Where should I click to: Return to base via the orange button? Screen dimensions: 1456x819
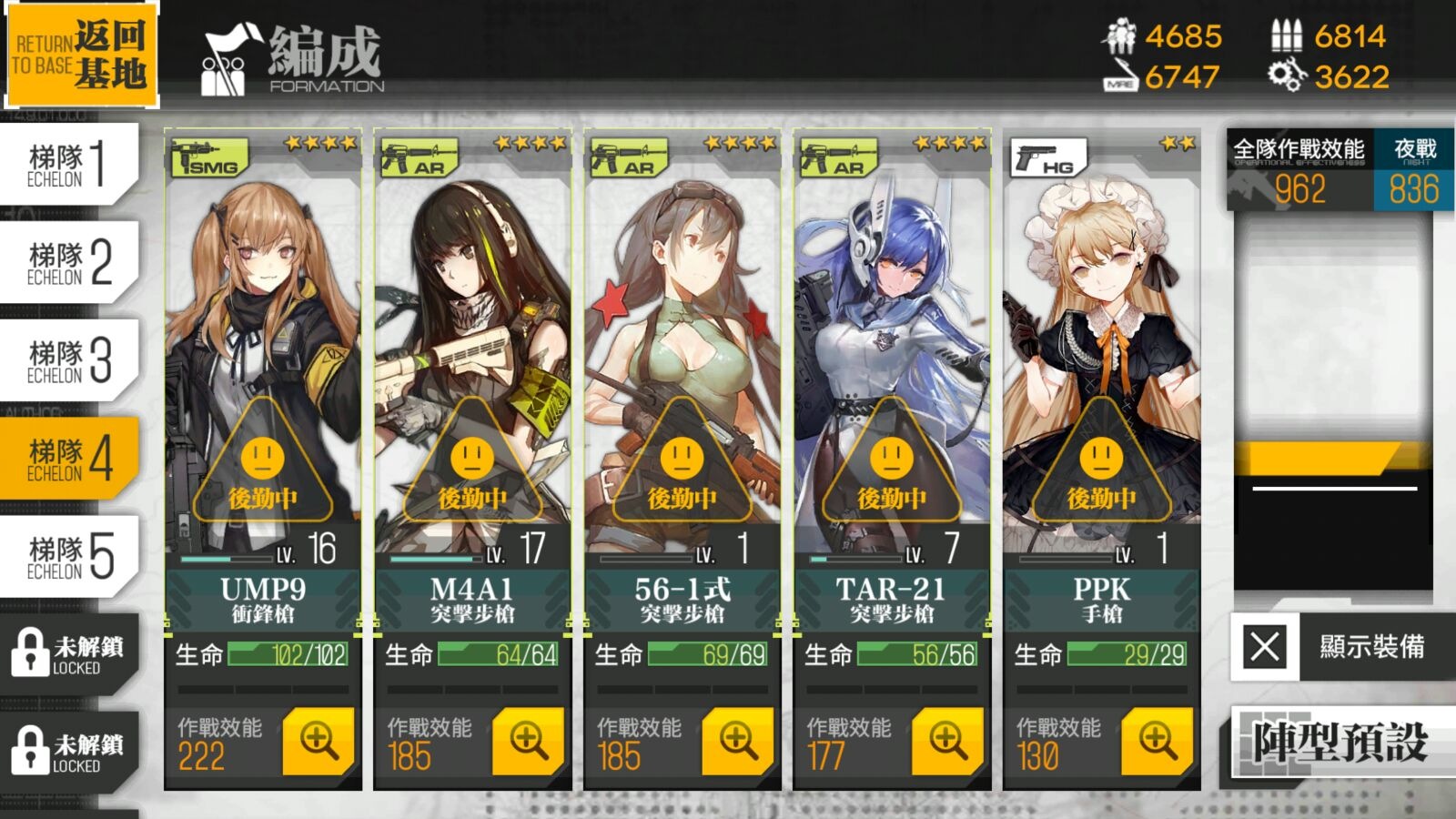(80, 55)
